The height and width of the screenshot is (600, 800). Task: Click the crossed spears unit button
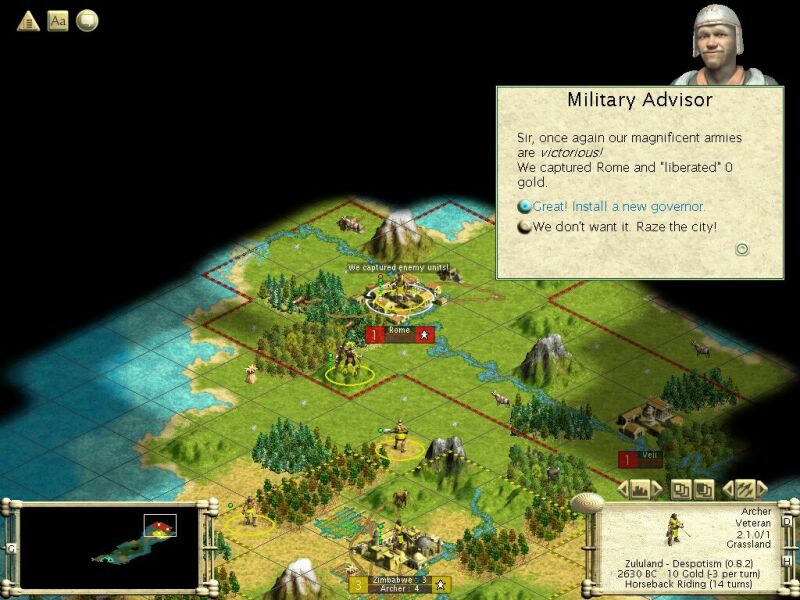pyautogui.click(x=744, y=489)
